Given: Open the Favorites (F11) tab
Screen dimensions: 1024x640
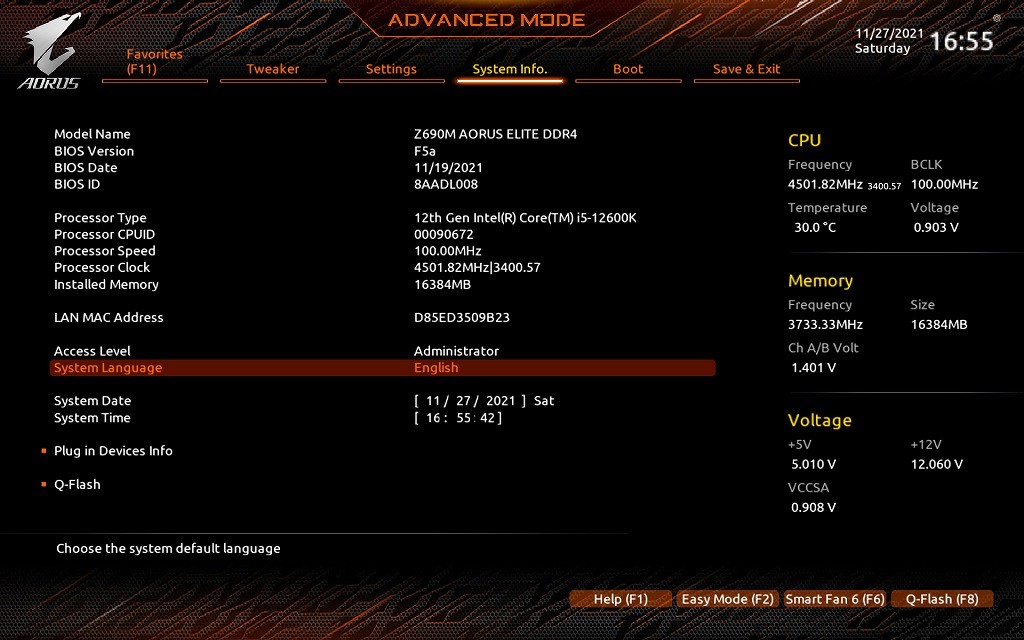Looking at the screenshot, I should coord(155,62).
